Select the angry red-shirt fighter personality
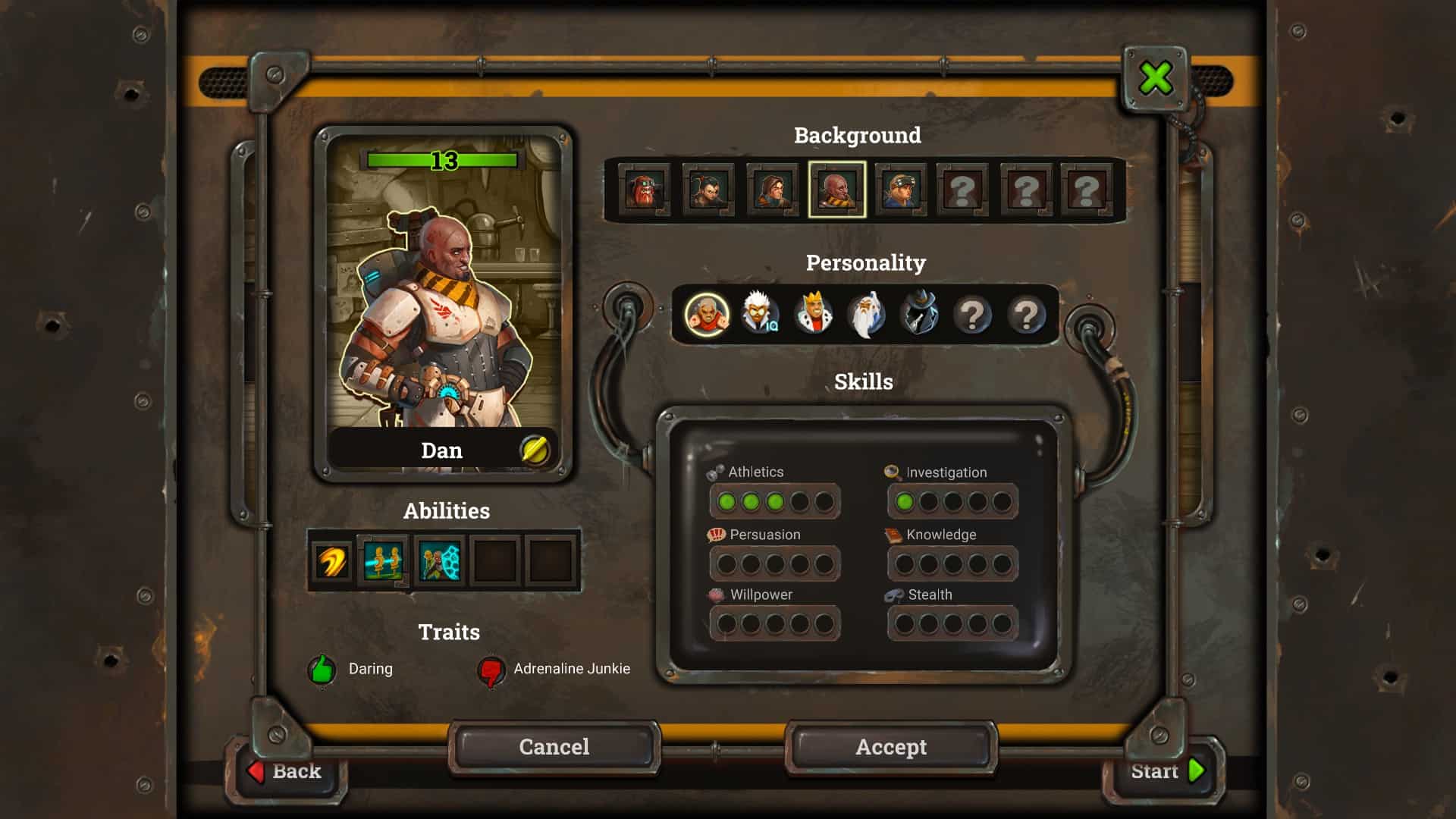 coord(707,314)
